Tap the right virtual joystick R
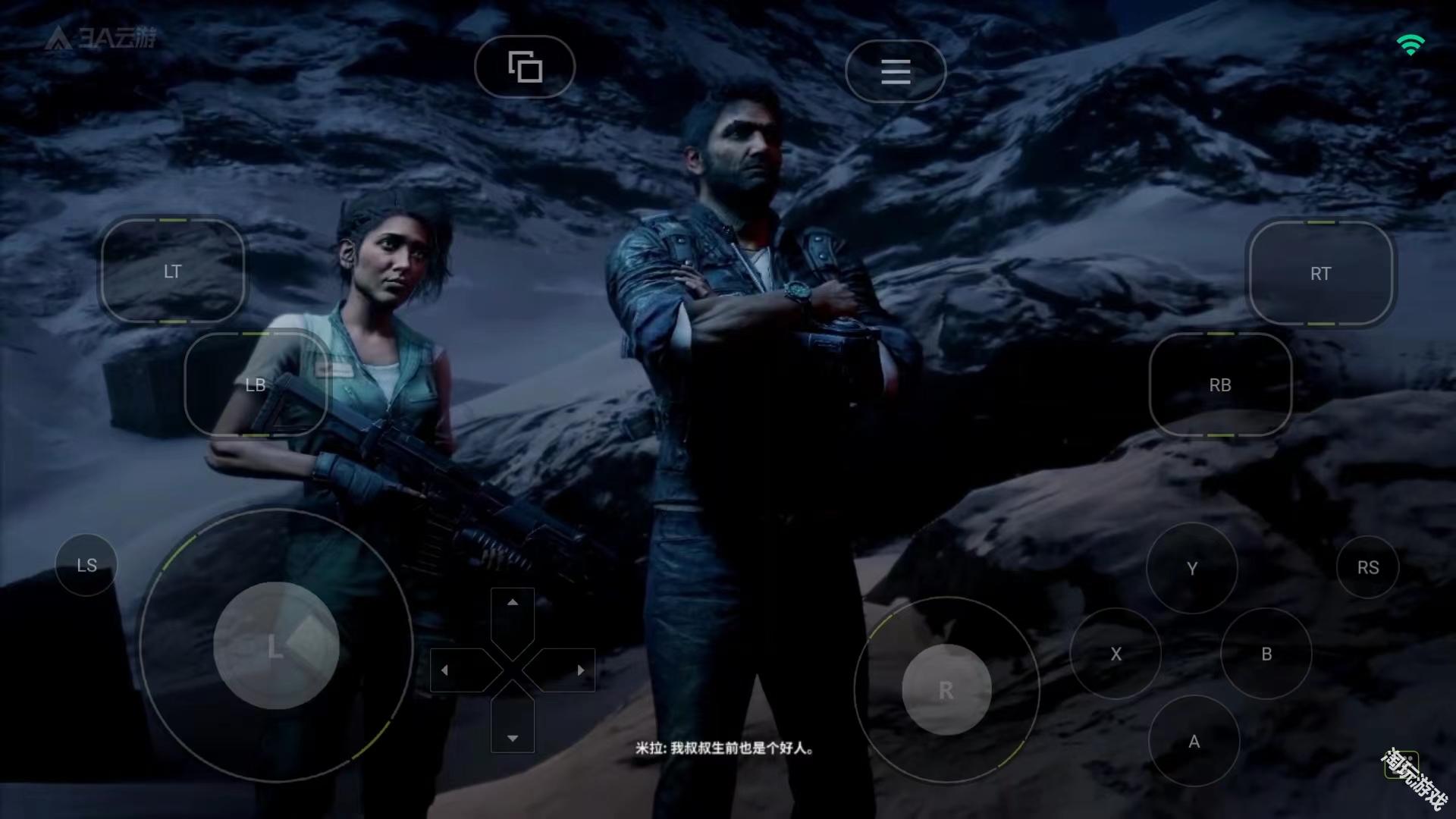Viewport: 1456px width, 819px height. tap(946, 690)
